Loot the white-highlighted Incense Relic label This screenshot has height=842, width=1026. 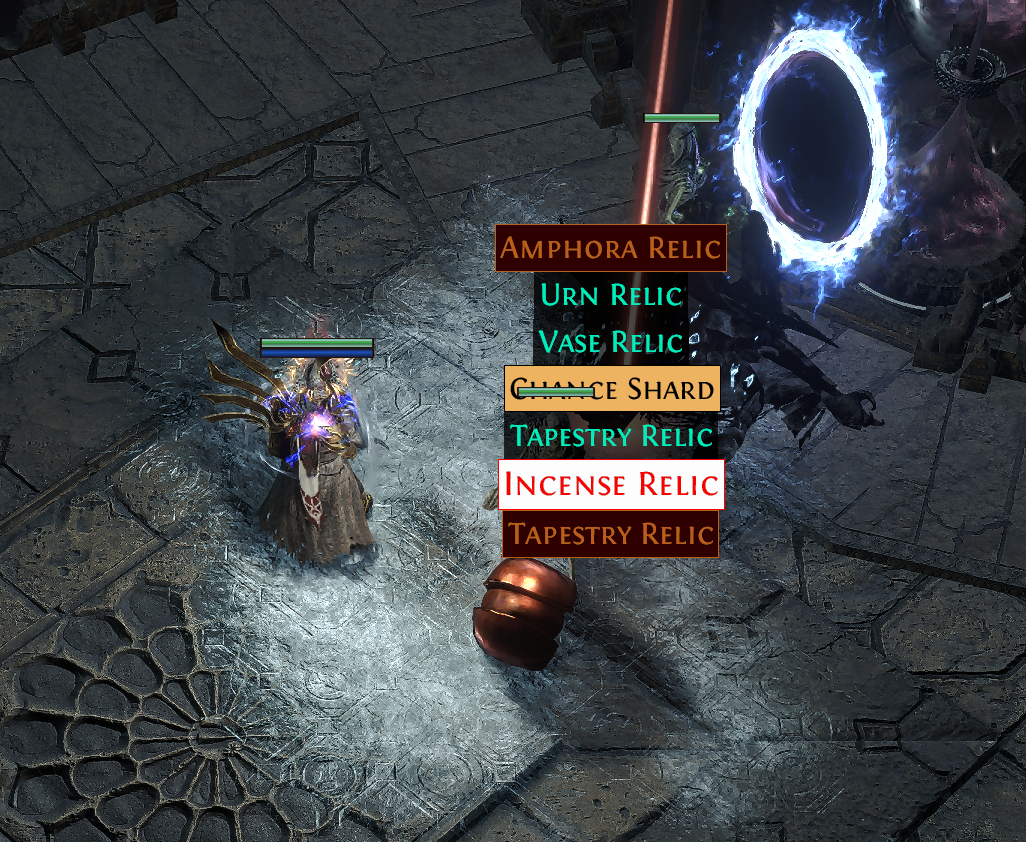click(610, 484)
